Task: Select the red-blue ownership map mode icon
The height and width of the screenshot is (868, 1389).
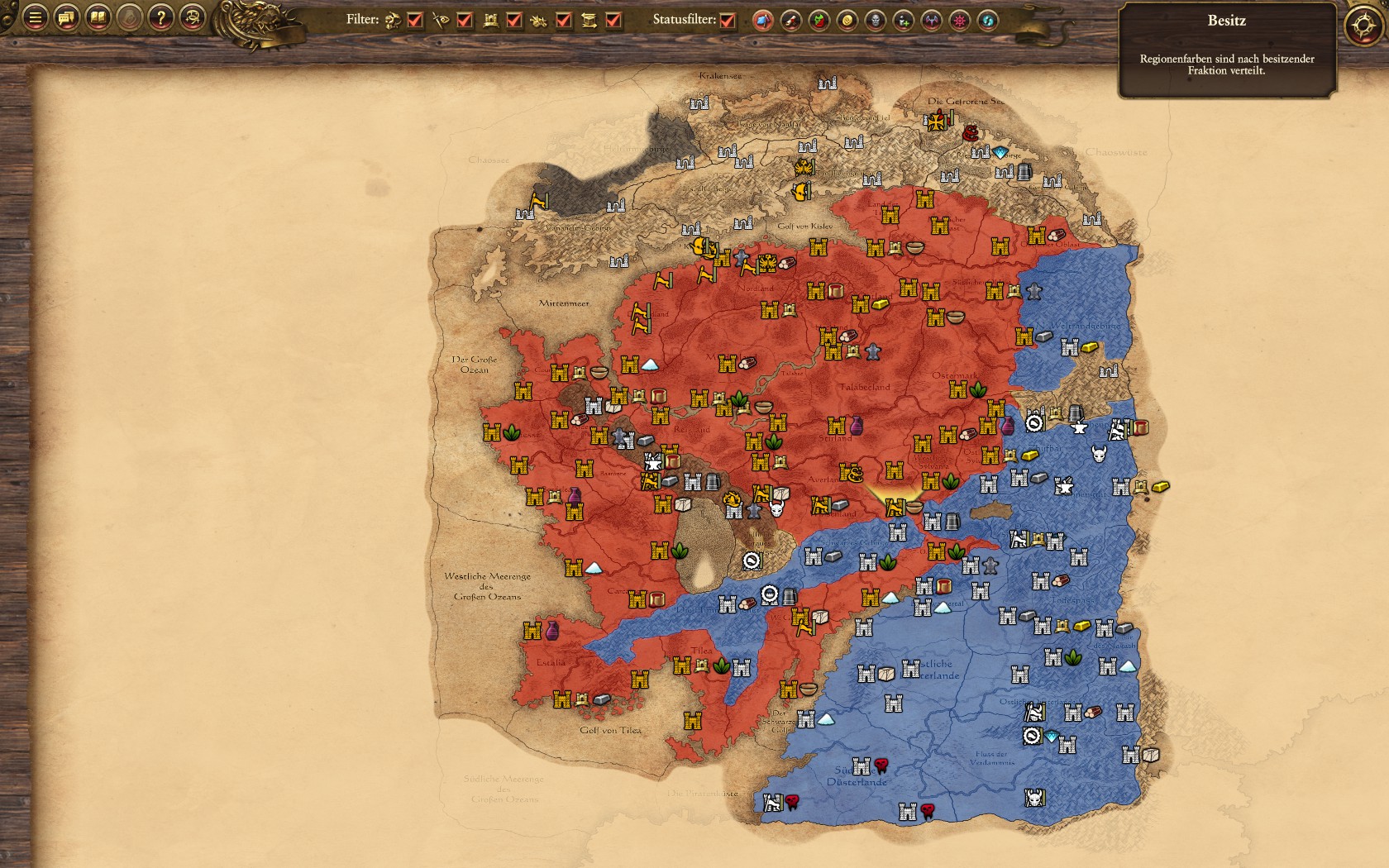Action: click(x=763, y=21)
